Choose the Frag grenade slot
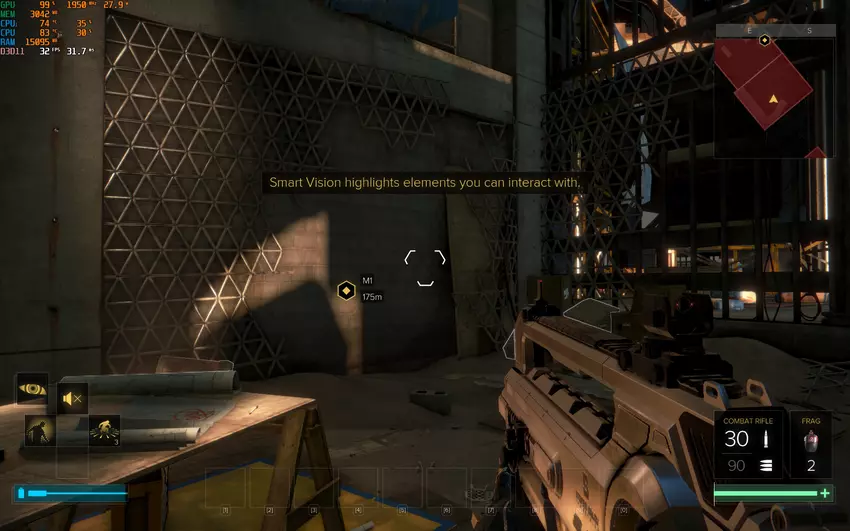Screen dimensions: 850x531 coord(811,444)
